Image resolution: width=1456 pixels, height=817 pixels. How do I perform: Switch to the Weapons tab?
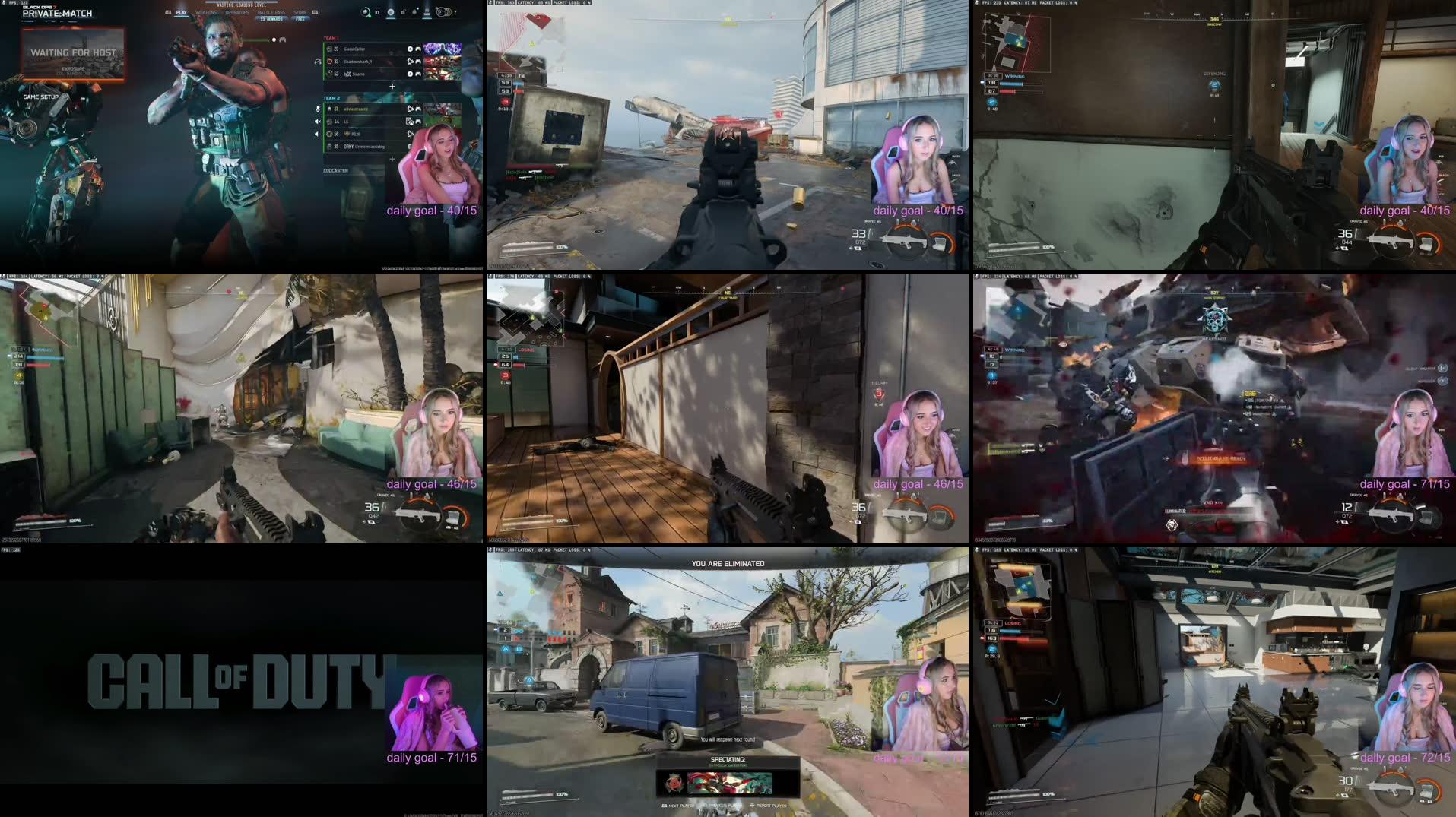[207, 12]
